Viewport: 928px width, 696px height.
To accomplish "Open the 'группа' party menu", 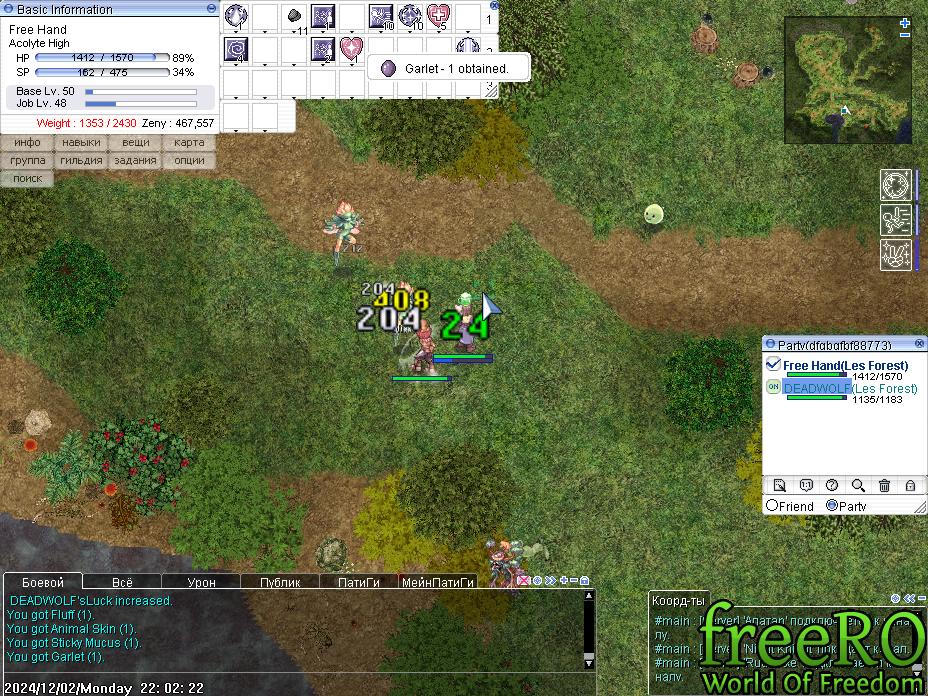I will pos(27,160).
